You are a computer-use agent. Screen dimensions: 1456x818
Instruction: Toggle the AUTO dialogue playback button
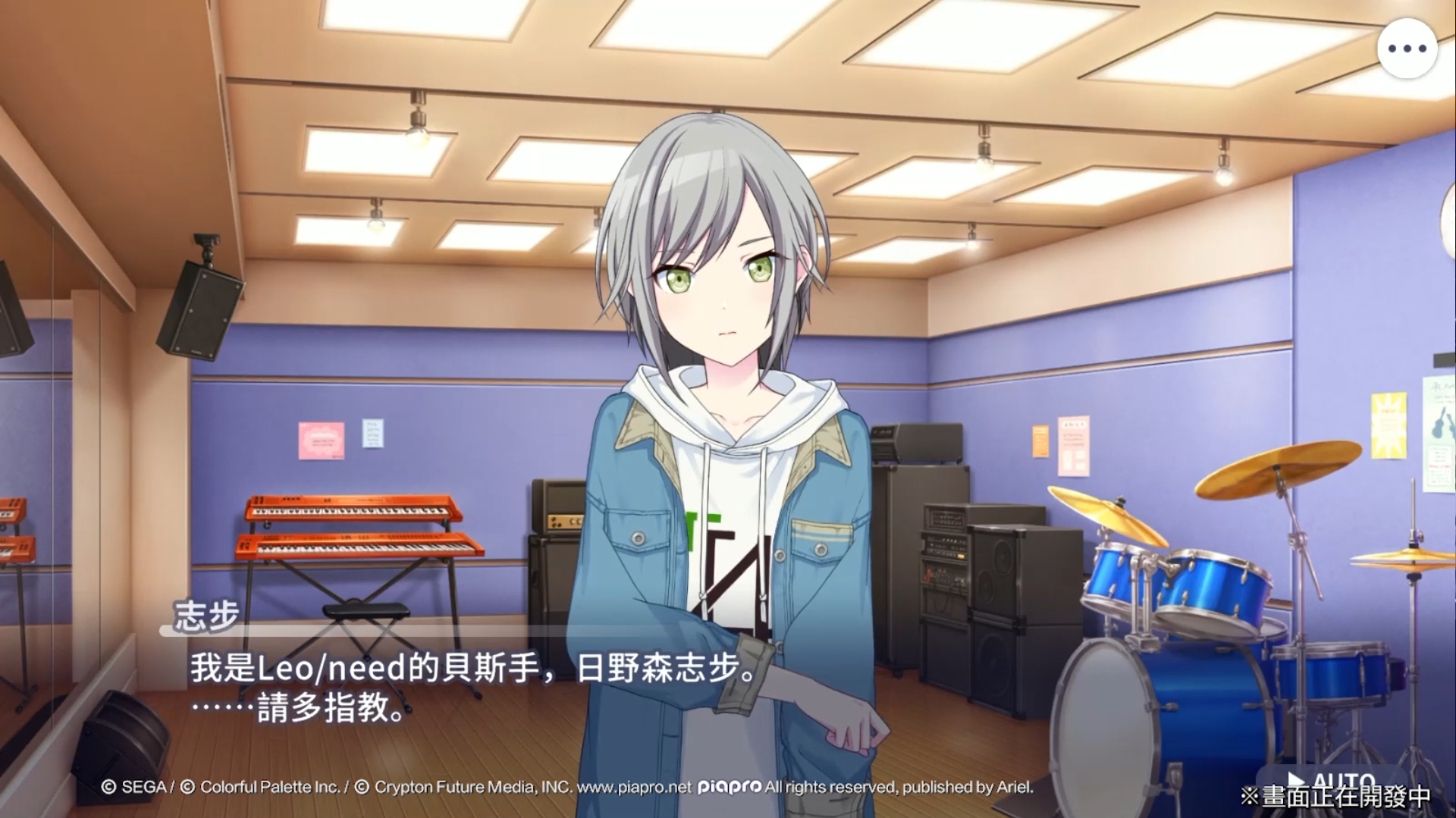point(1332,781)
